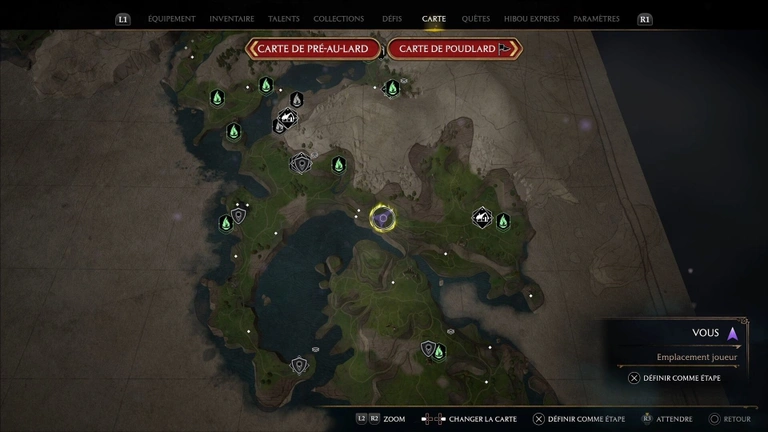Open the Collections tab
Image resolution: width=768 pixels, height=432 pixels.
[x=338, y=19]
